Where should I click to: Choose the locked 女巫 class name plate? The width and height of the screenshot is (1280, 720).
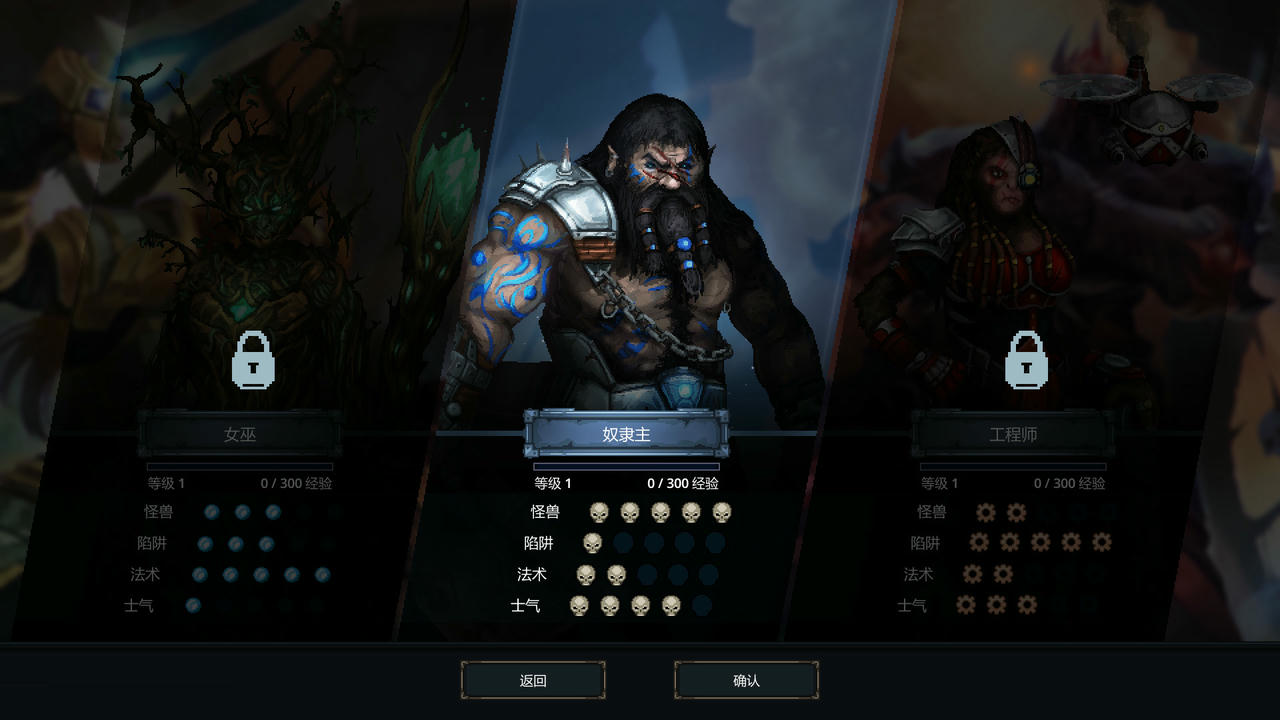(x=240, y=435)
